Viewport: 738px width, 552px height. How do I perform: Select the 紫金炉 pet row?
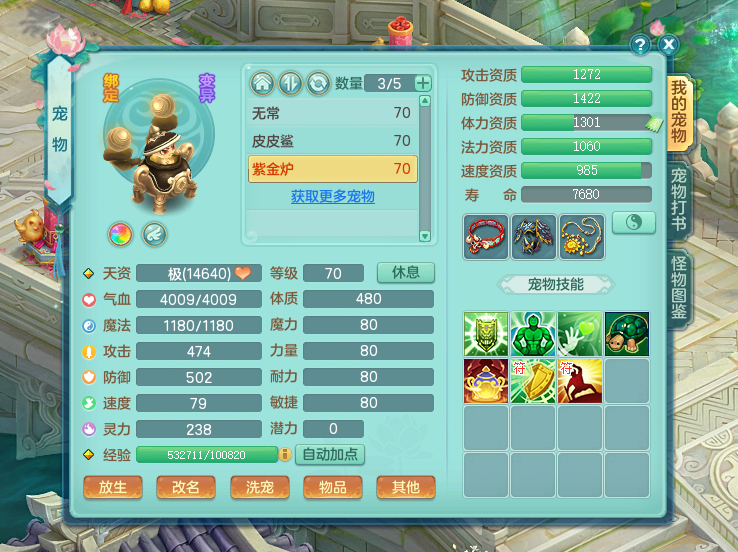332,169
